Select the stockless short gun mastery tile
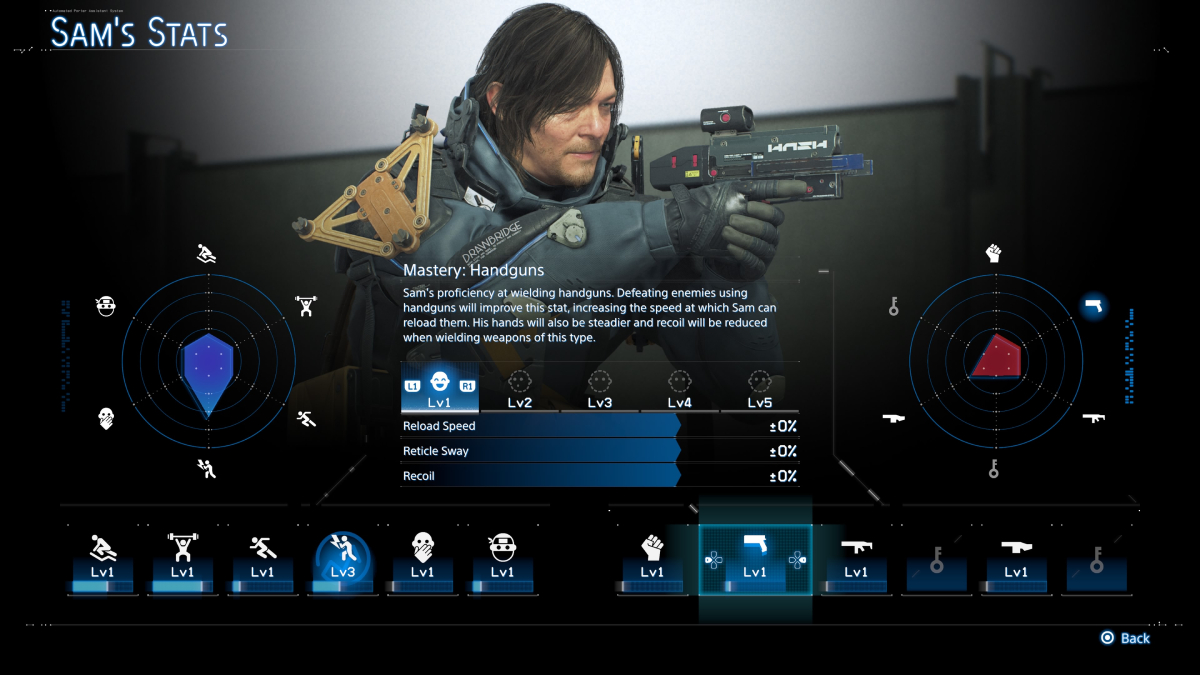Screen dimensions: 1200x675 click(x=1016, y=560)
